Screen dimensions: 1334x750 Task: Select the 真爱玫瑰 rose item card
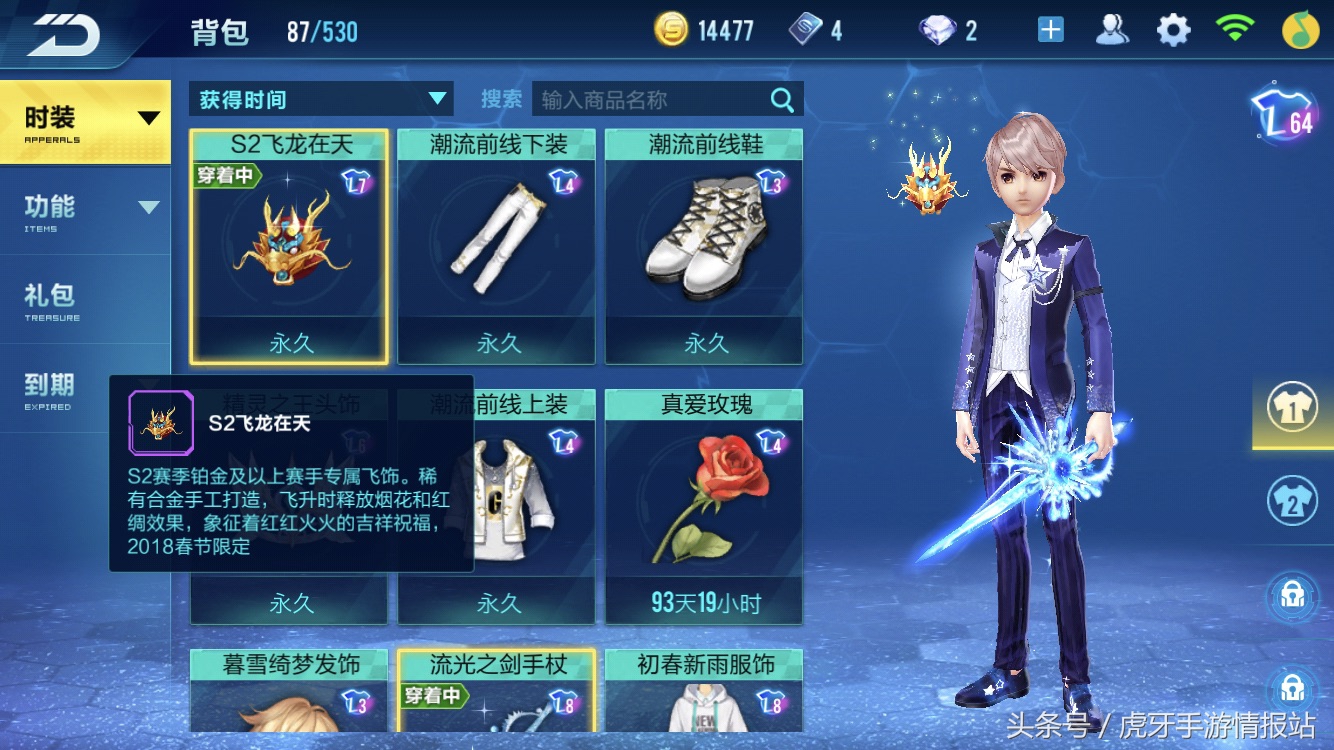tap(704, 500)
